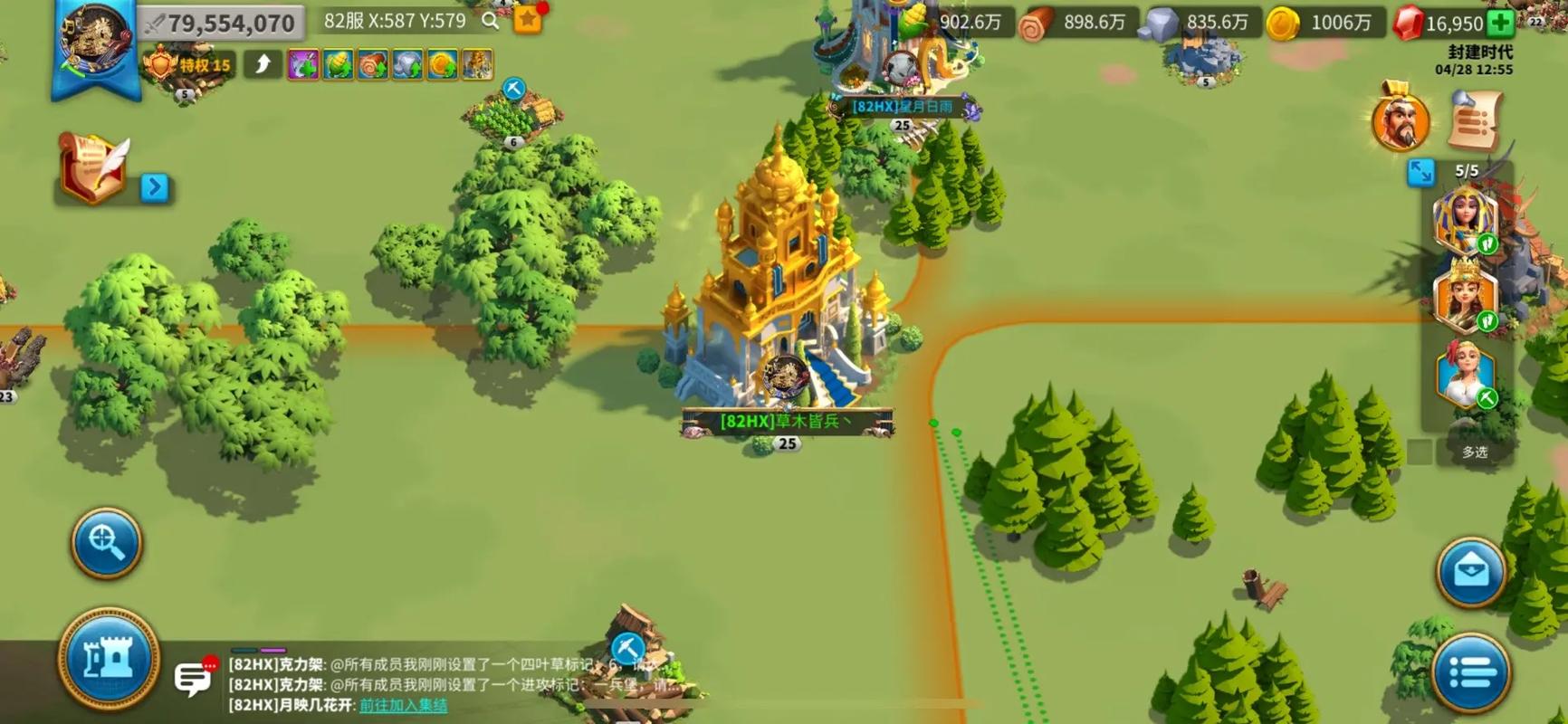The height and width of the screenshot is (724, 1568).
Task: Open the star bookmarks button
Action: tap(528, 20)
